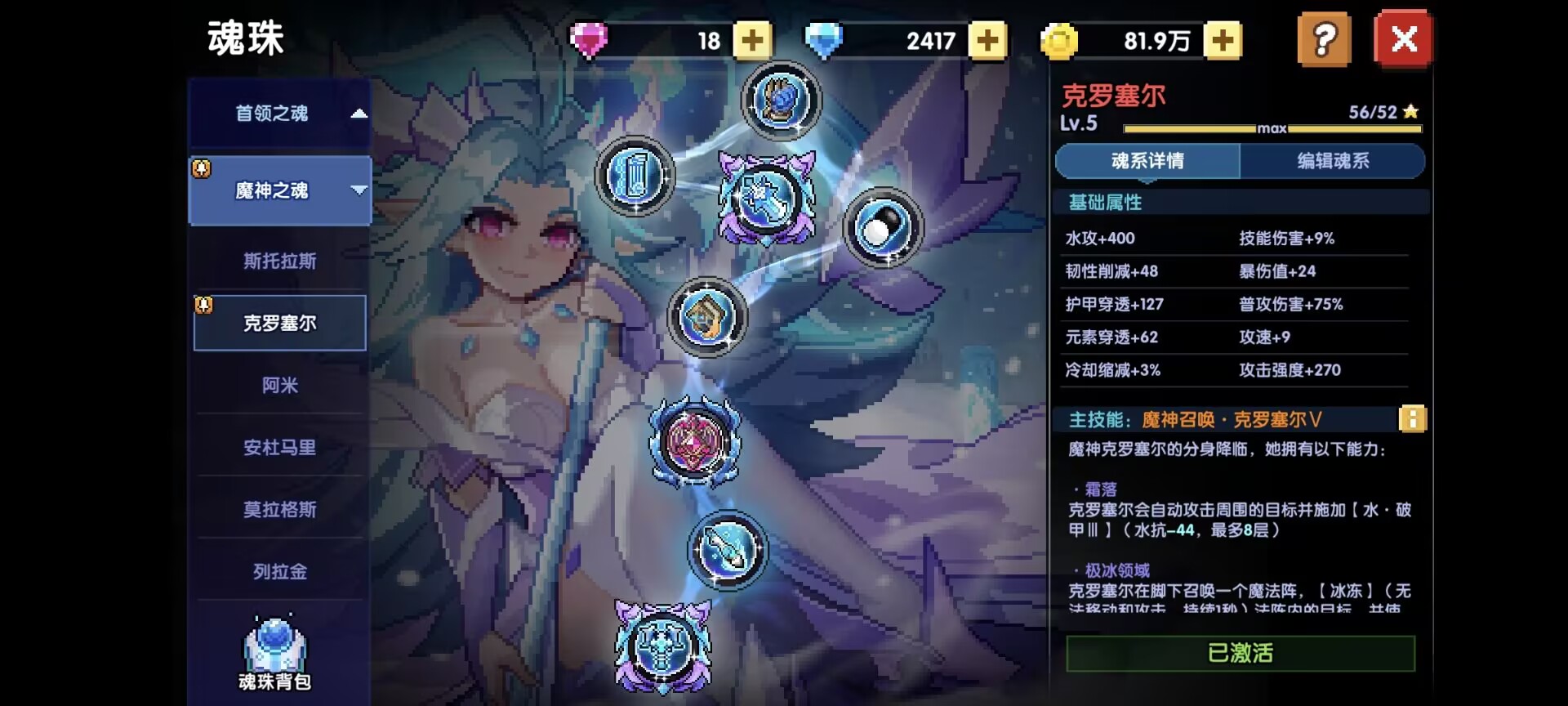Open the main skill details icon
Image resolution: width=1568 pixels, height=706 pixels.
pyautogui.click(x=1412, y=419)
